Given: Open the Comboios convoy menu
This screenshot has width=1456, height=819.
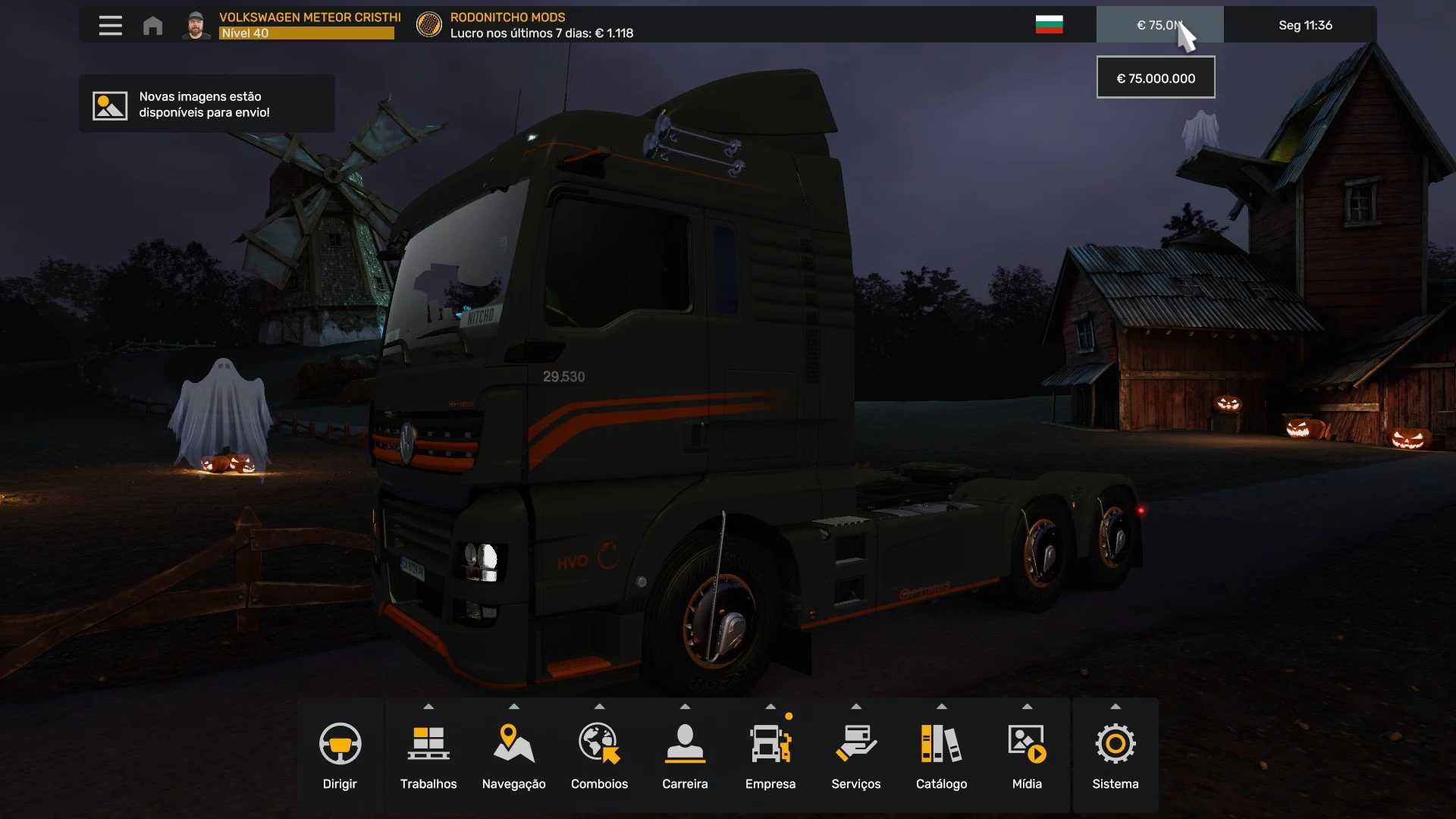Looking at the screenshot, I should [599, 755].
